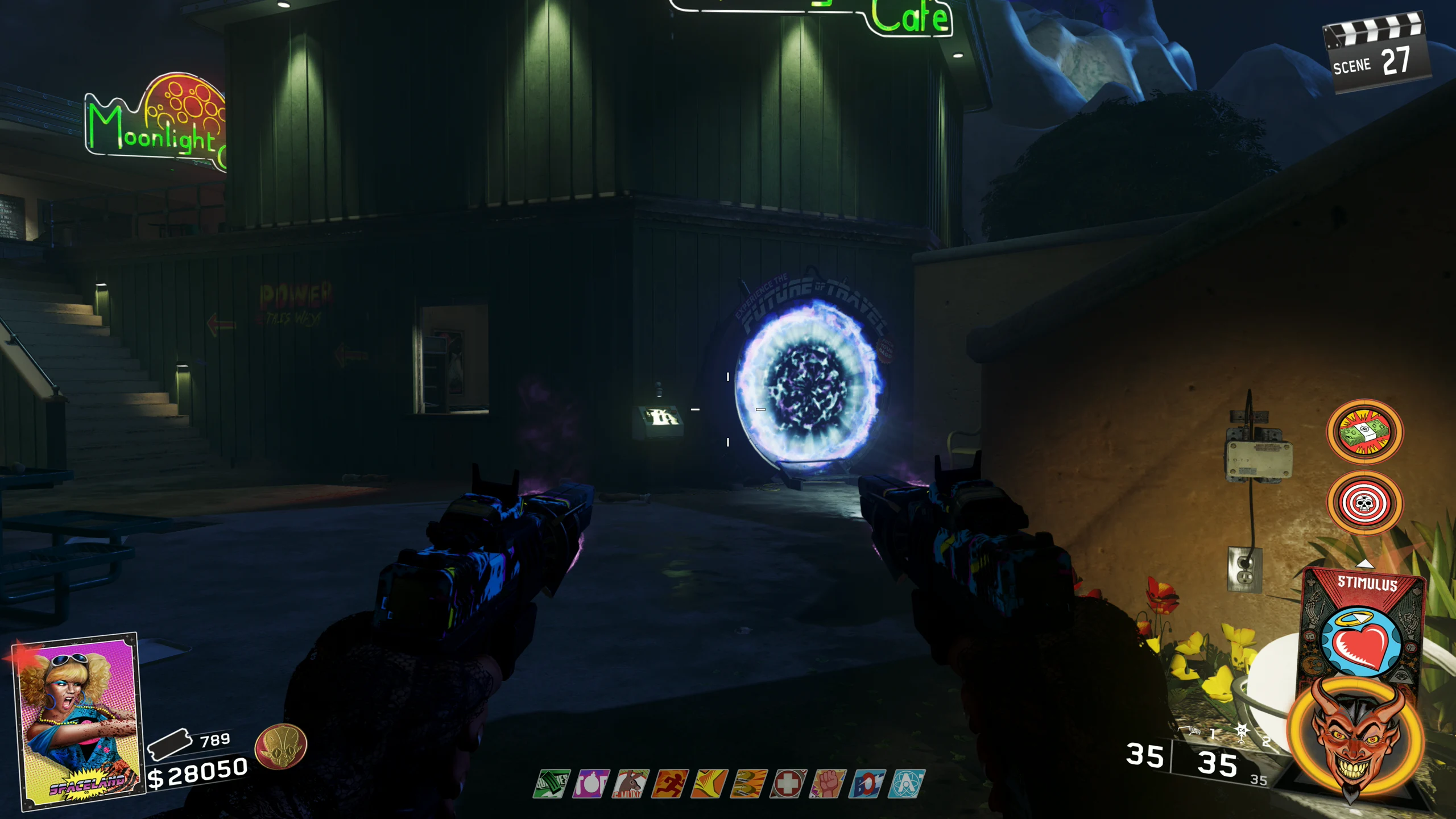1456x819 pixels.
Task: Click the purple Bombstoppers bomb perk icon
Action: point(591,784)
